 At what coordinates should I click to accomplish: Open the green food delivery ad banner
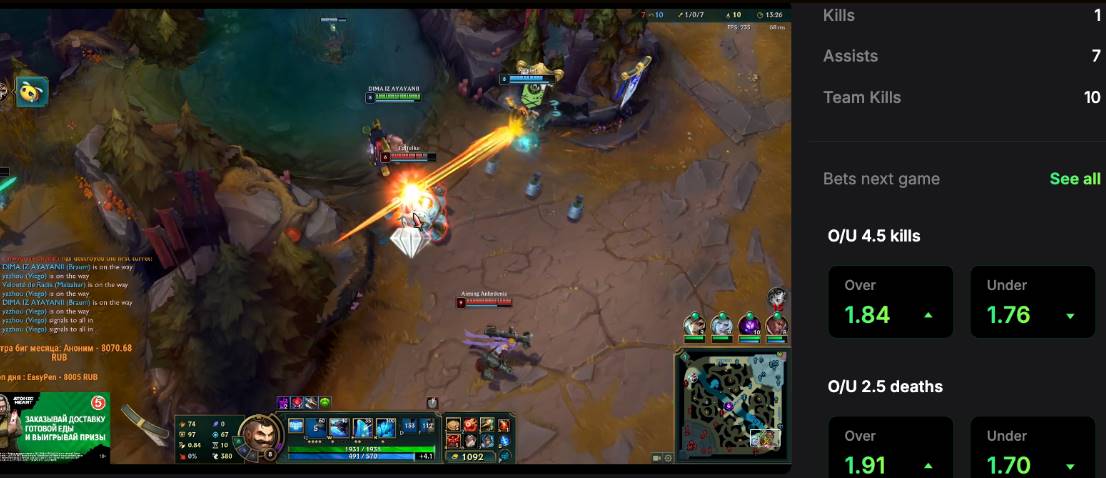pos(56,427)
